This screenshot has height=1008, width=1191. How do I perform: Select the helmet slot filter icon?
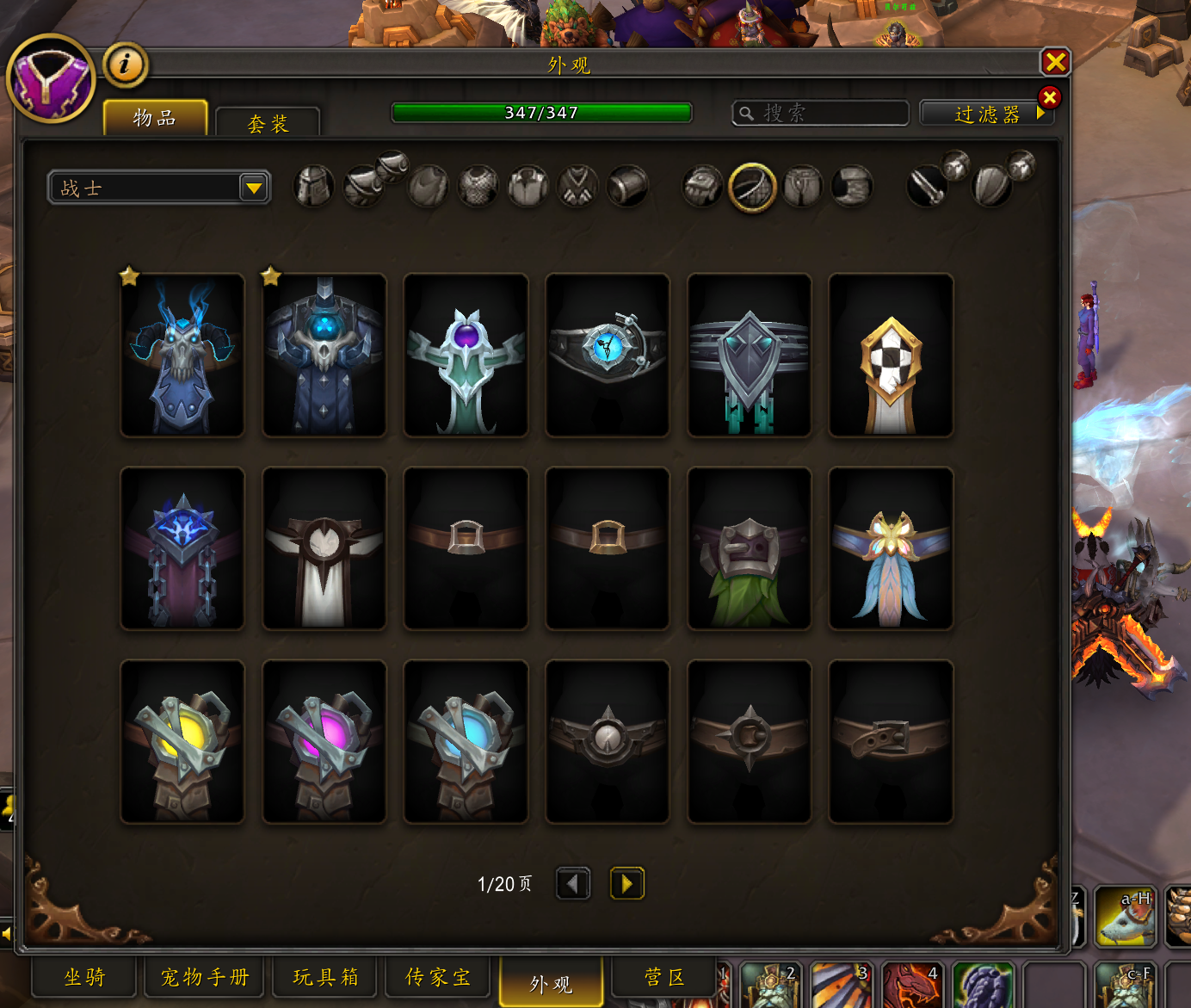point(313,186)
